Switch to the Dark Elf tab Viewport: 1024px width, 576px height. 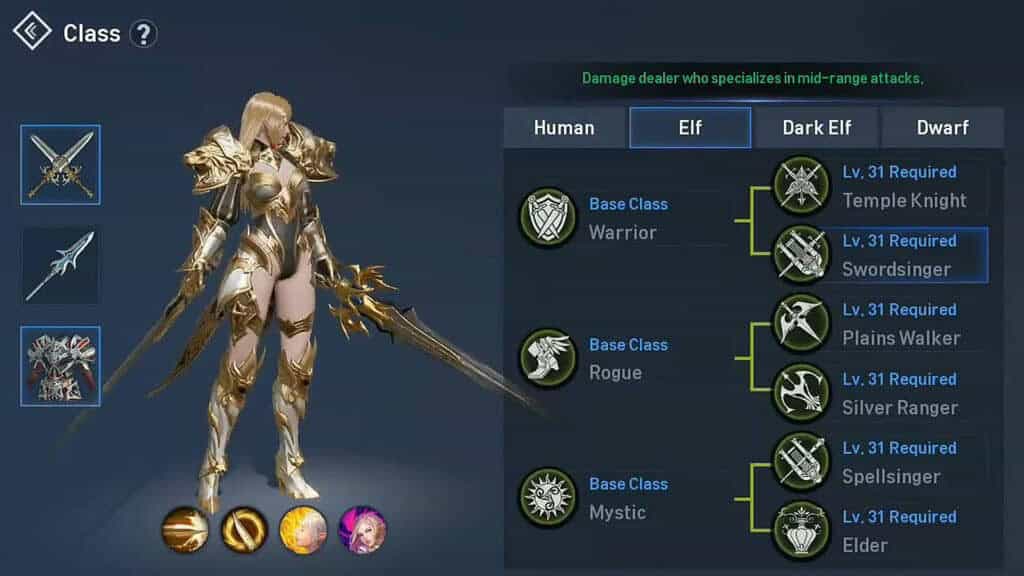pos(817,128)
